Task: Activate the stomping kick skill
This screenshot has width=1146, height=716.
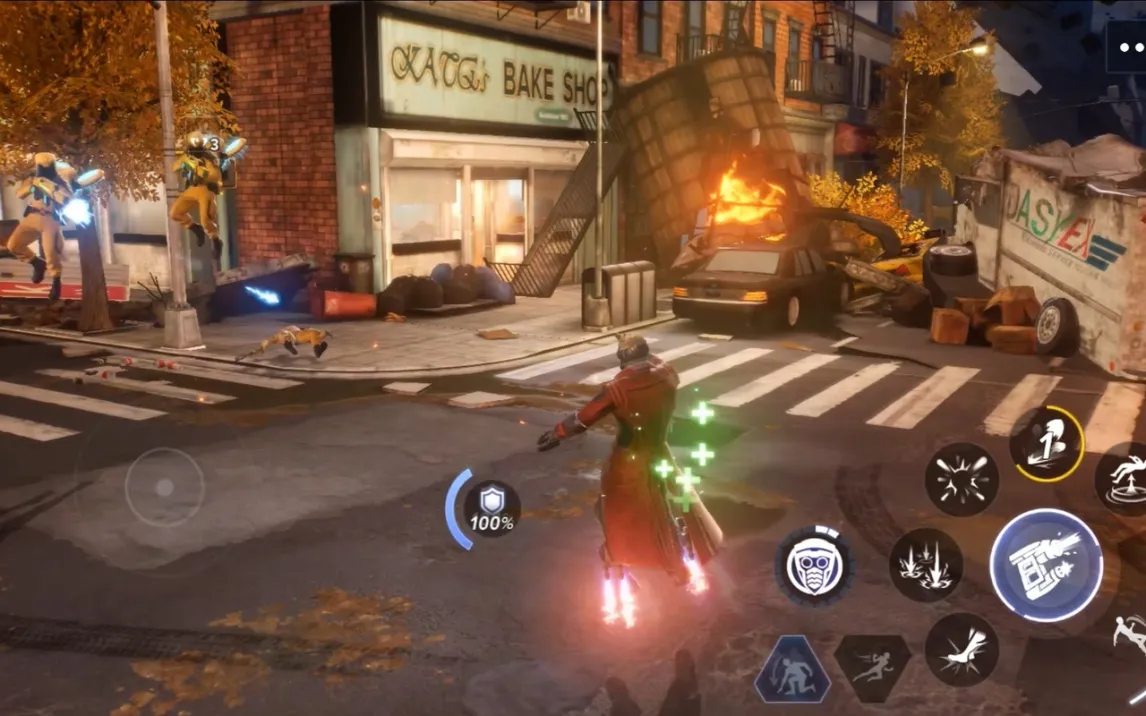Action: pos(961,650)
